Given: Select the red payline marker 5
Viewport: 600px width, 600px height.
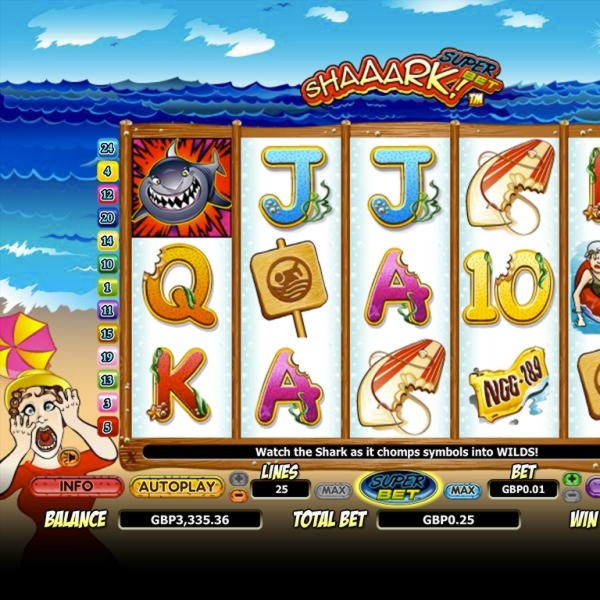Looking at the screenshot, I should pyautogui.click(x=107, y=426).
